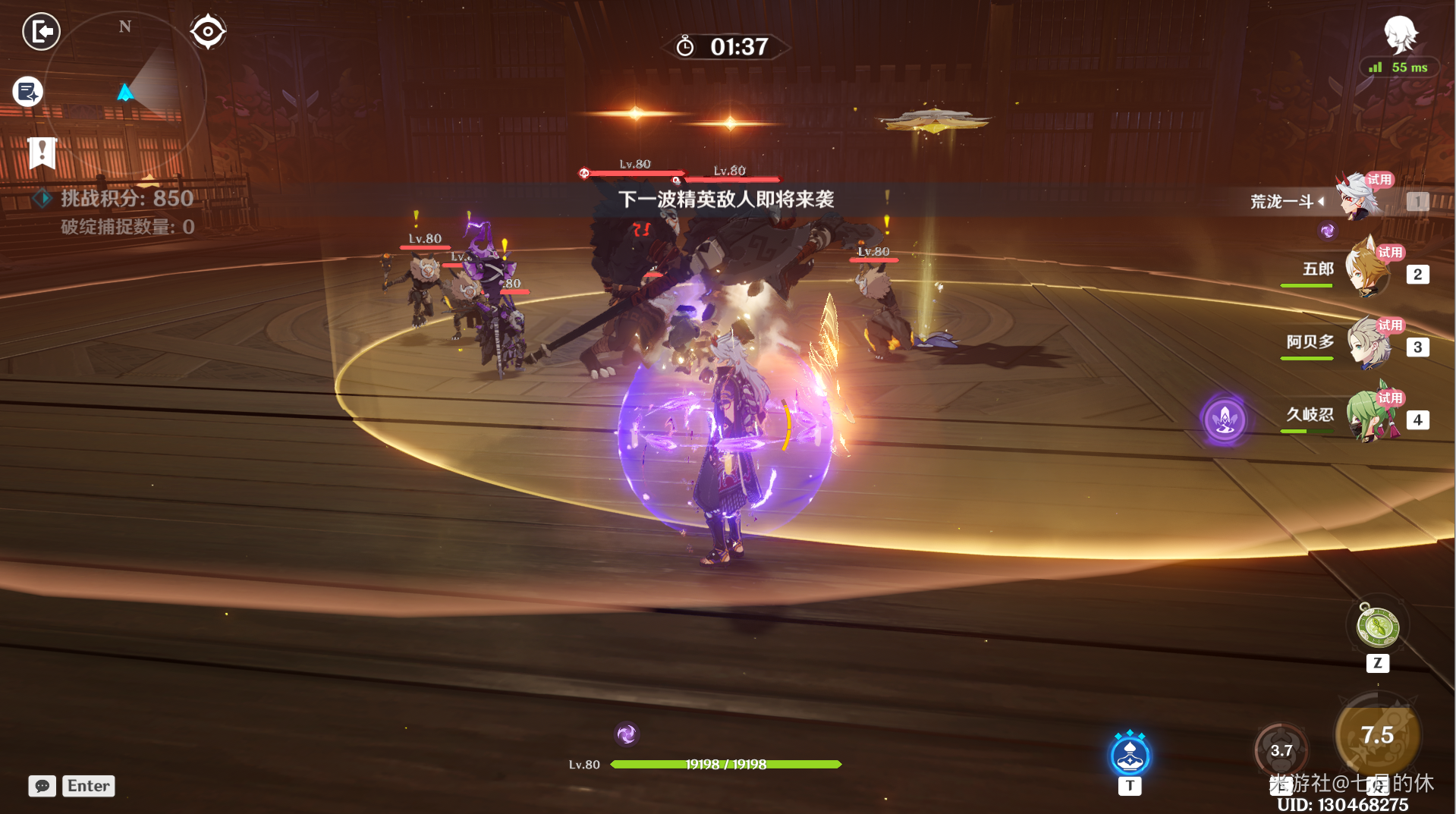The width and height of the screenshot is (1456, 814).
Task: Select active character 荒泷一斗 portrait
Action: [1358, 199]
